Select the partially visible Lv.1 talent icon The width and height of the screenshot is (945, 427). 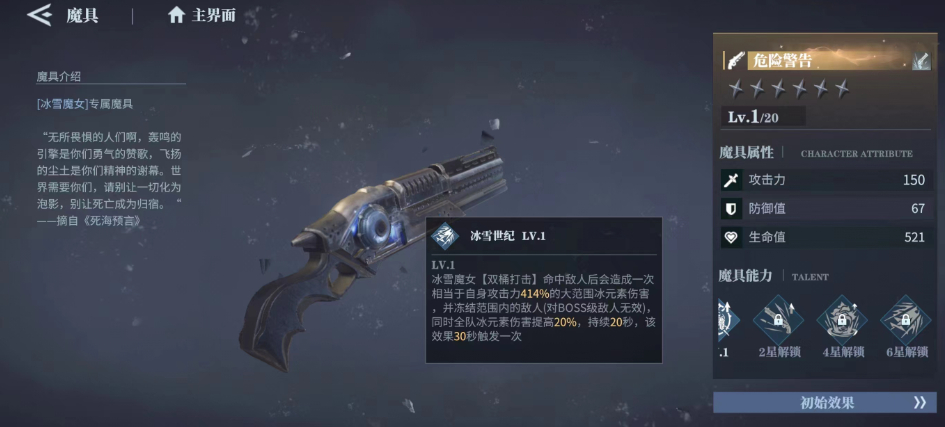click(726, 320)
